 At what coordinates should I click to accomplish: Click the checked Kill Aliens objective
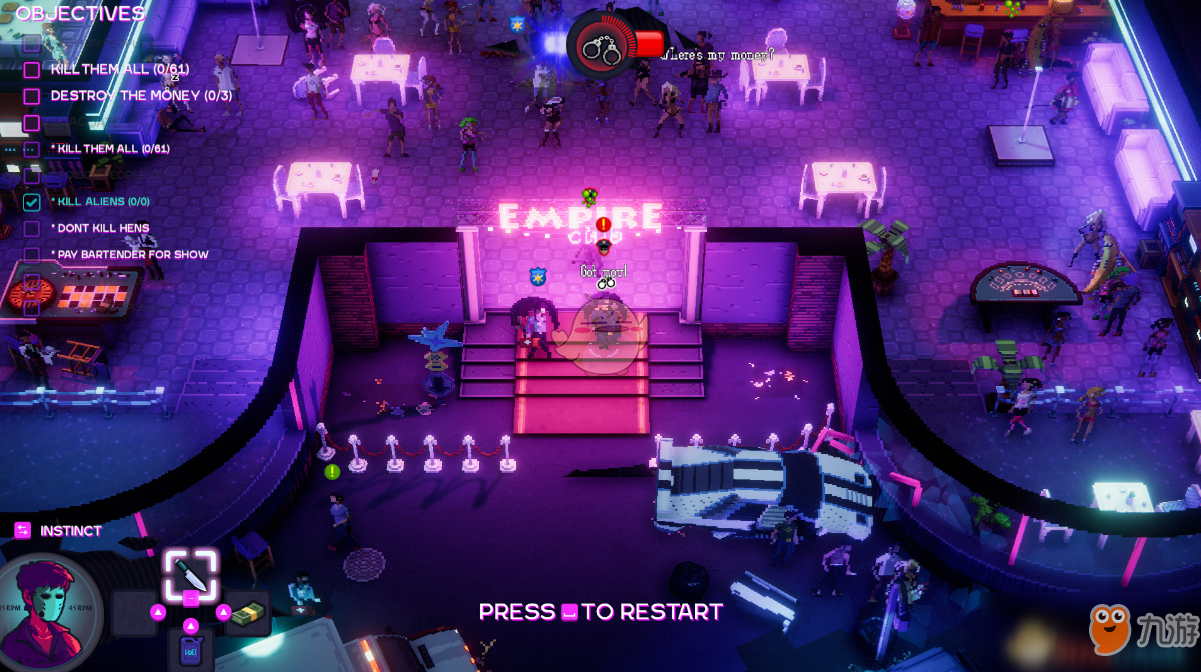103,202
